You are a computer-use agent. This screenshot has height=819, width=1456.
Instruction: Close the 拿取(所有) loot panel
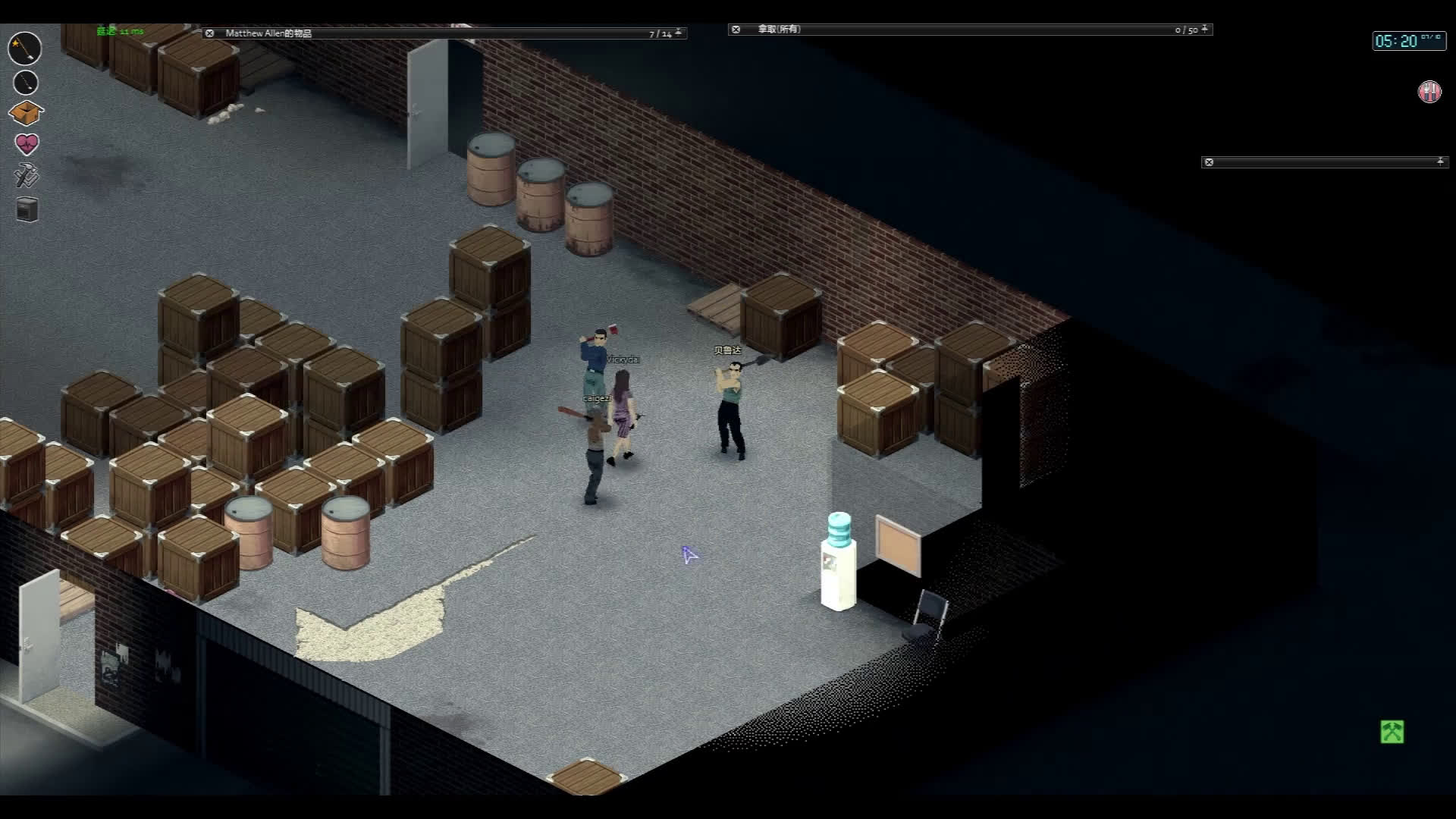tap(735, 30)
